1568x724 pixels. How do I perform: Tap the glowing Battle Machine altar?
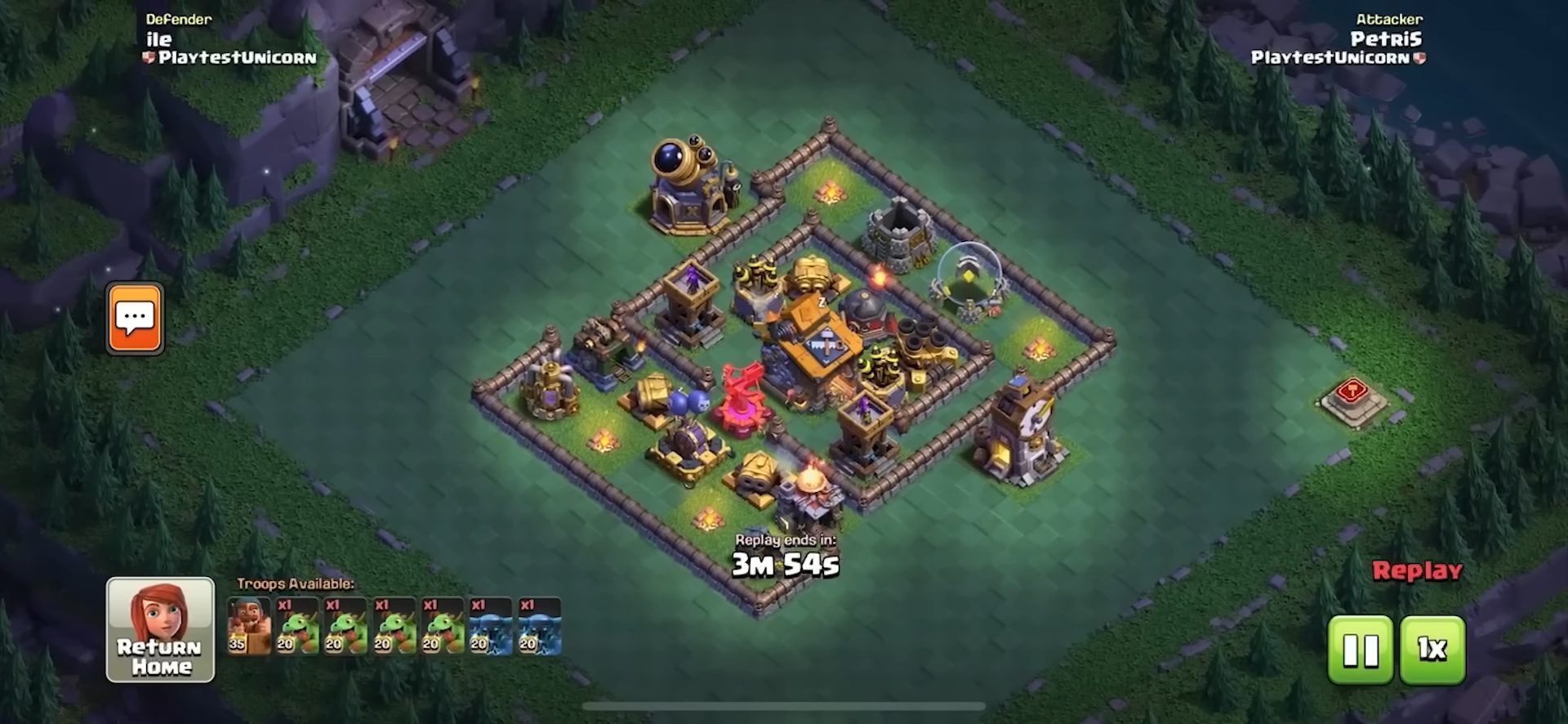[x=968, y=278]
